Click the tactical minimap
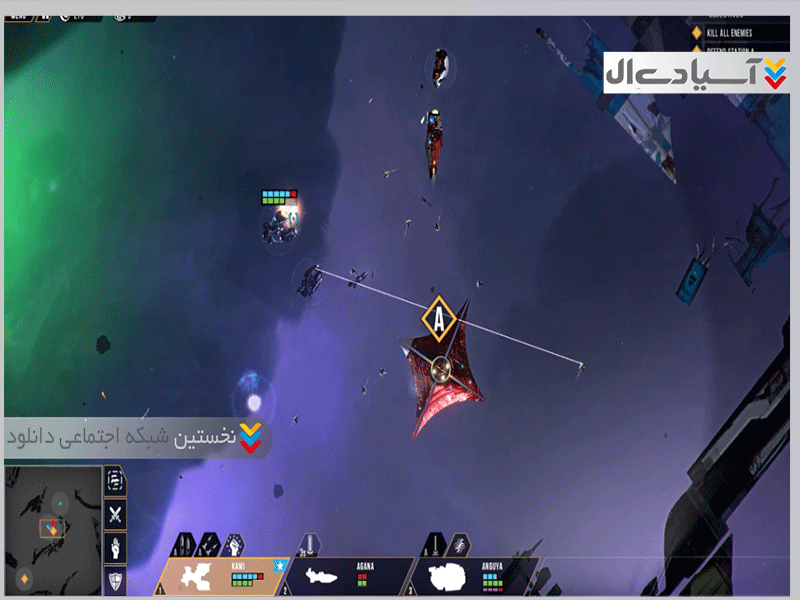This screenshot has height=600, width=800. coord(53,529)
